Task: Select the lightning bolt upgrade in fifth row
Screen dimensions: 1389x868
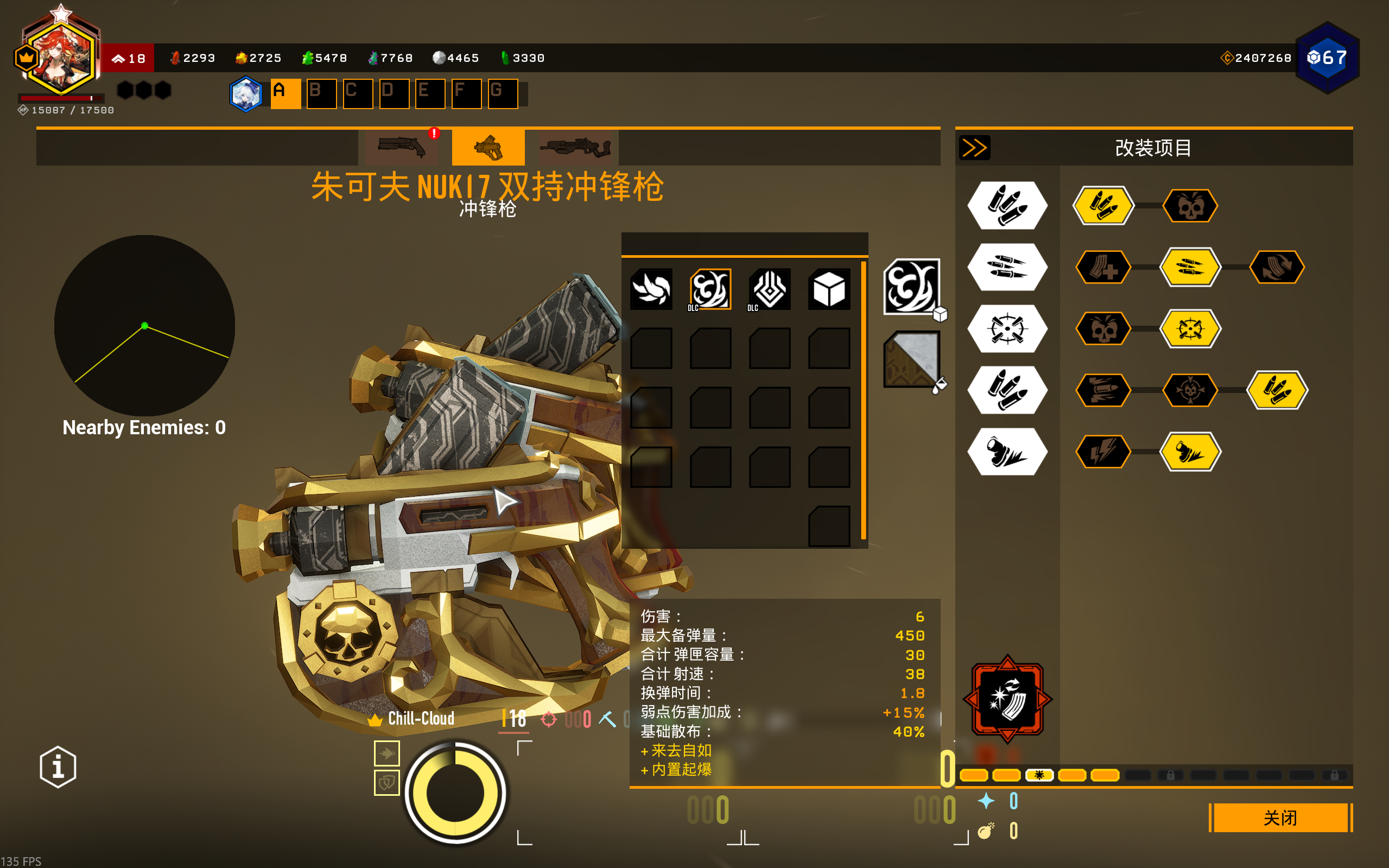Action: [x=1102, y=452]
